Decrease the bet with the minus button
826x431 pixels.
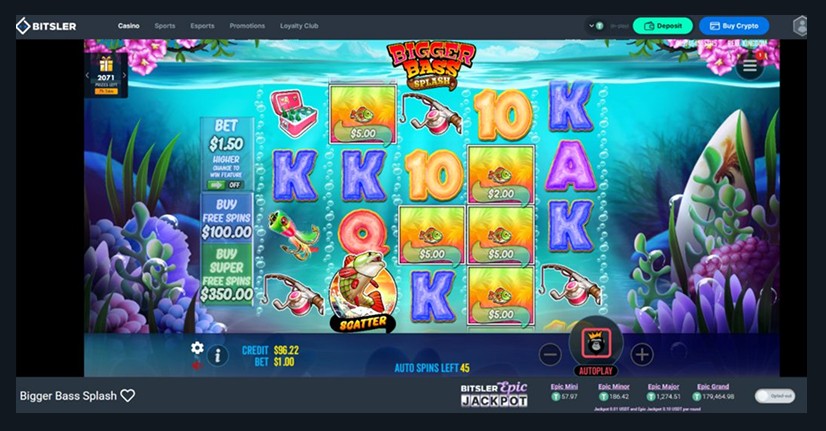tap(550, 354)
